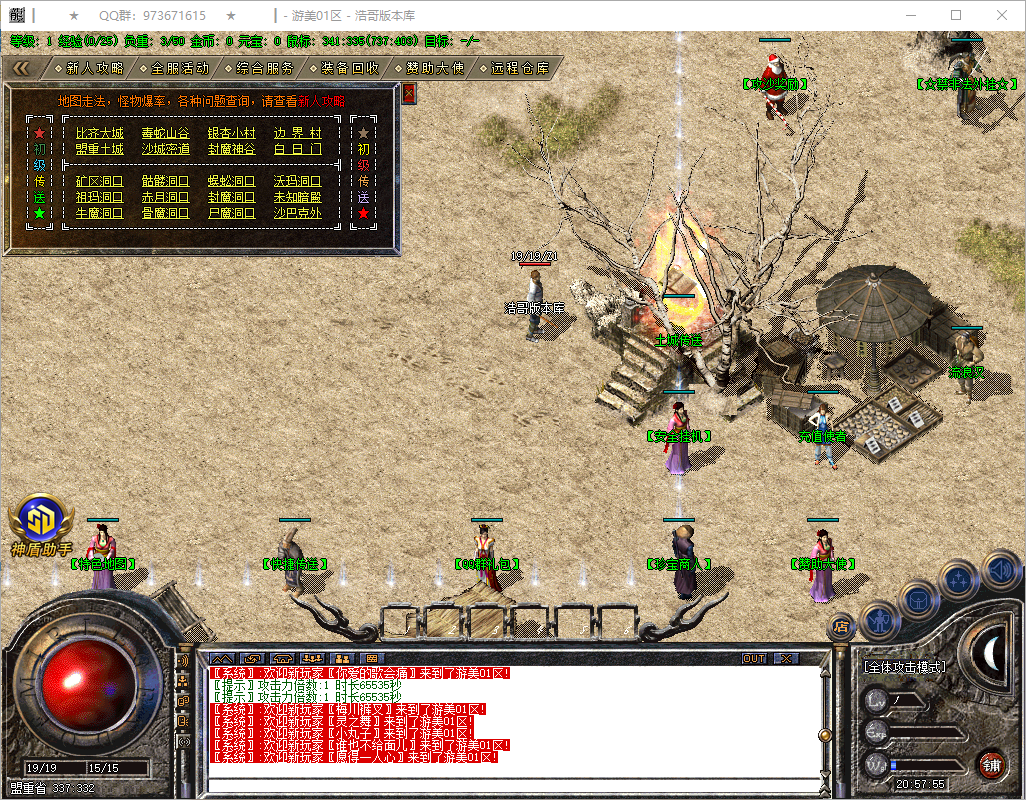Choose the 未知暗殿 teleport link
Viewport: 1026px width, 800px height.
click(x=298, y=197)
